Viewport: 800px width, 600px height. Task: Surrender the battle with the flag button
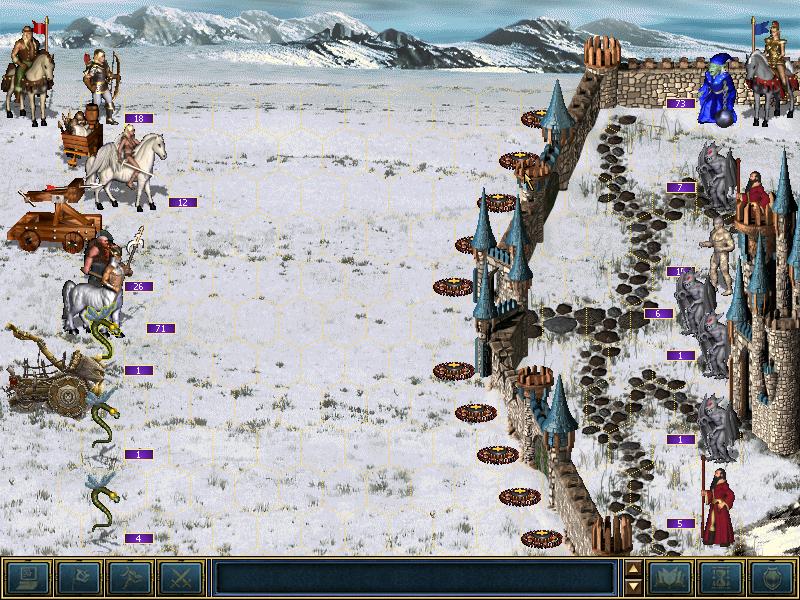tap(78, 578)
